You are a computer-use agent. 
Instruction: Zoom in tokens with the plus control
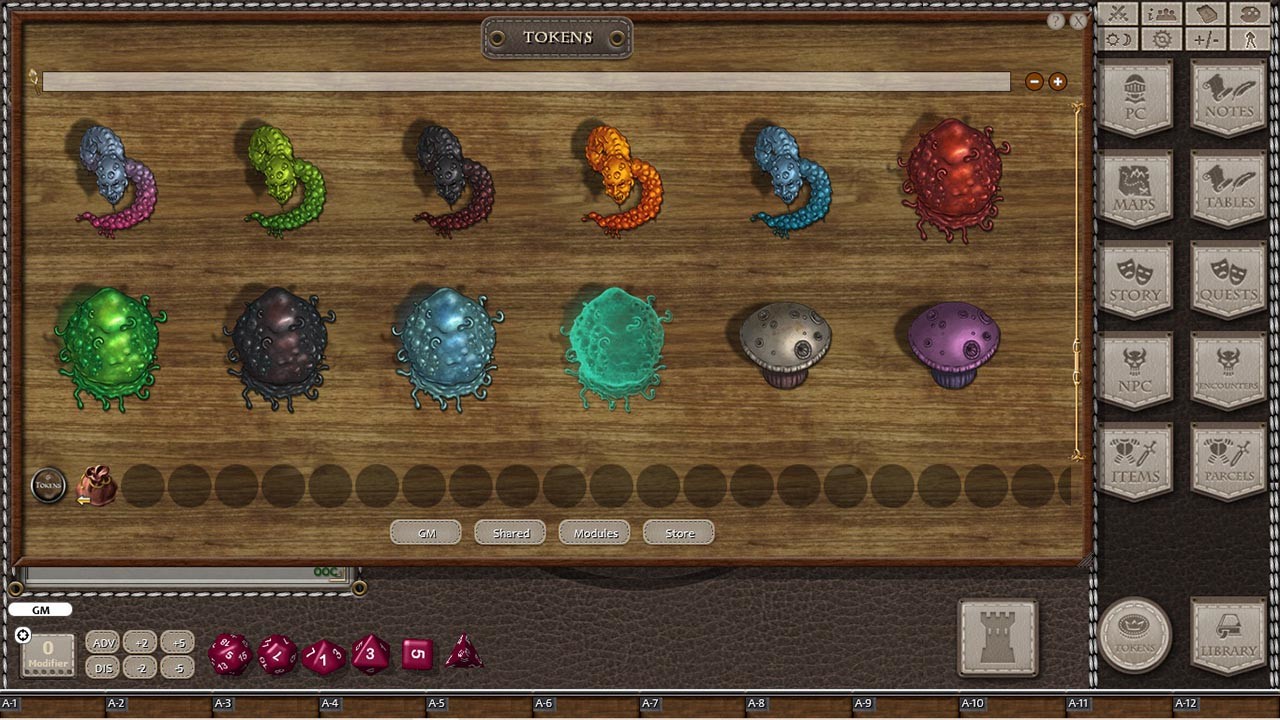1057,81
